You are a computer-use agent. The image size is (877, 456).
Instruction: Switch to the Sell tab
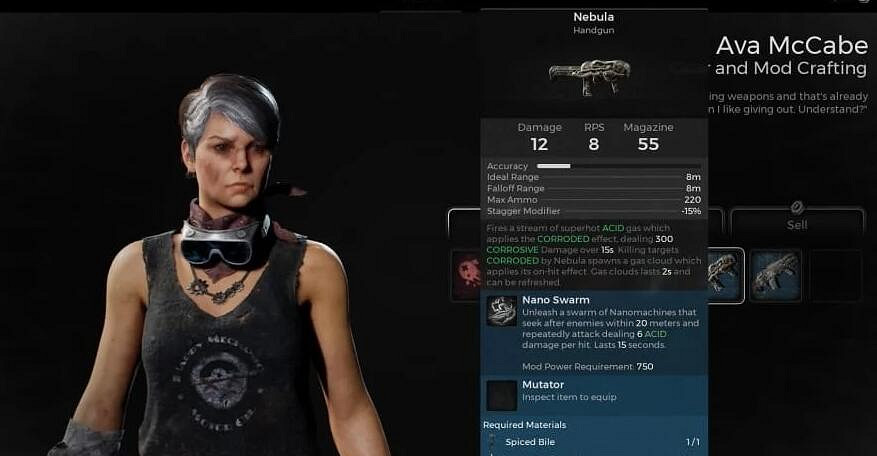[x=797, y=222]
